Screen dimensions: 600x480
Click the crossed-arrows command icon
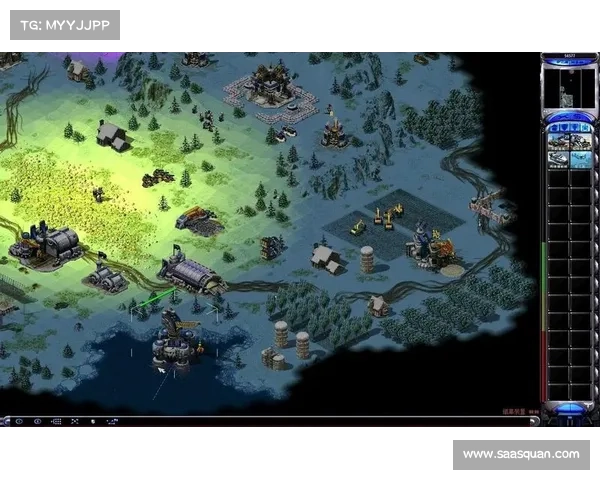(74, 422)
